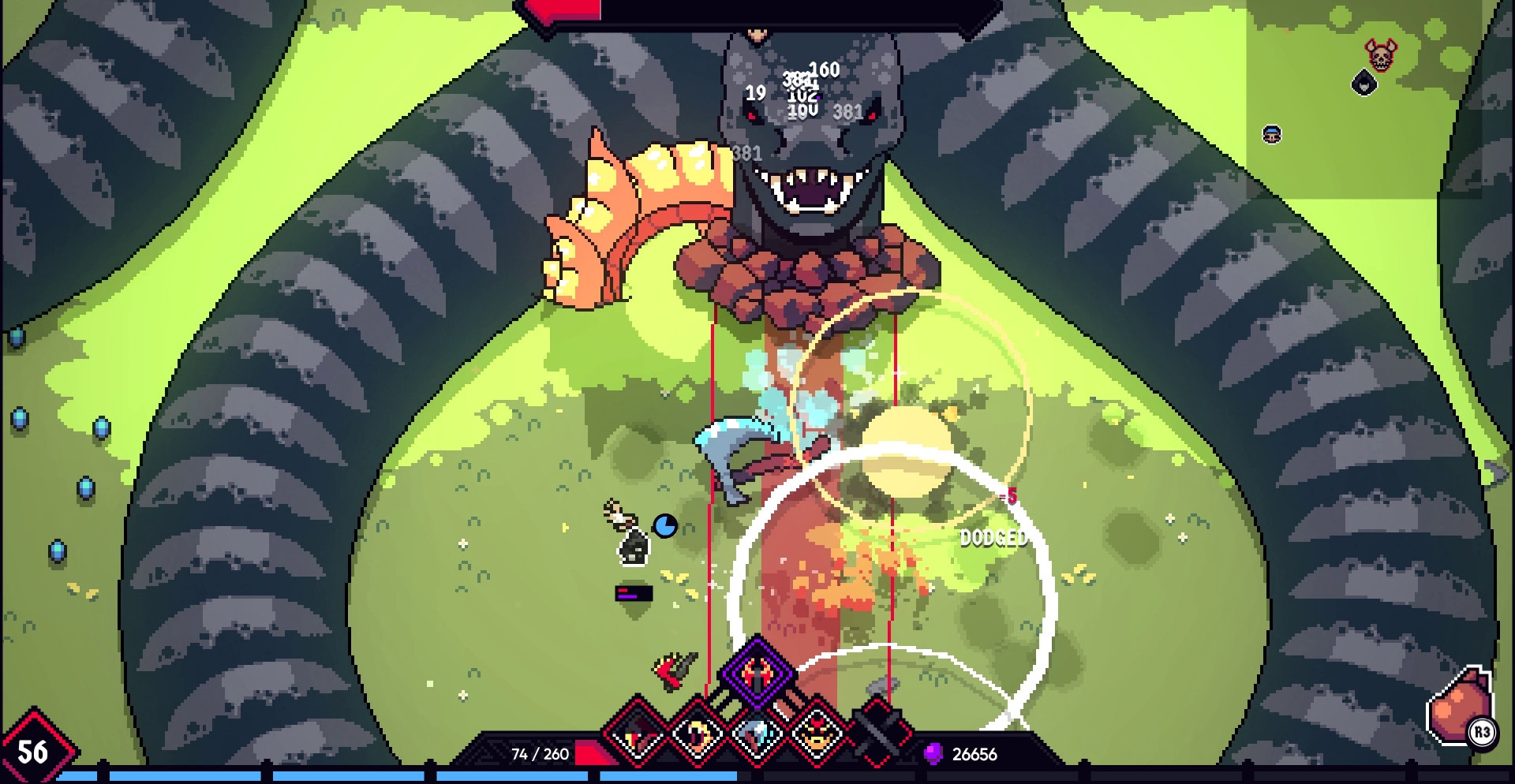
Task: Trigger the blue crystal shard ability
Action: [x=757, y=734]
